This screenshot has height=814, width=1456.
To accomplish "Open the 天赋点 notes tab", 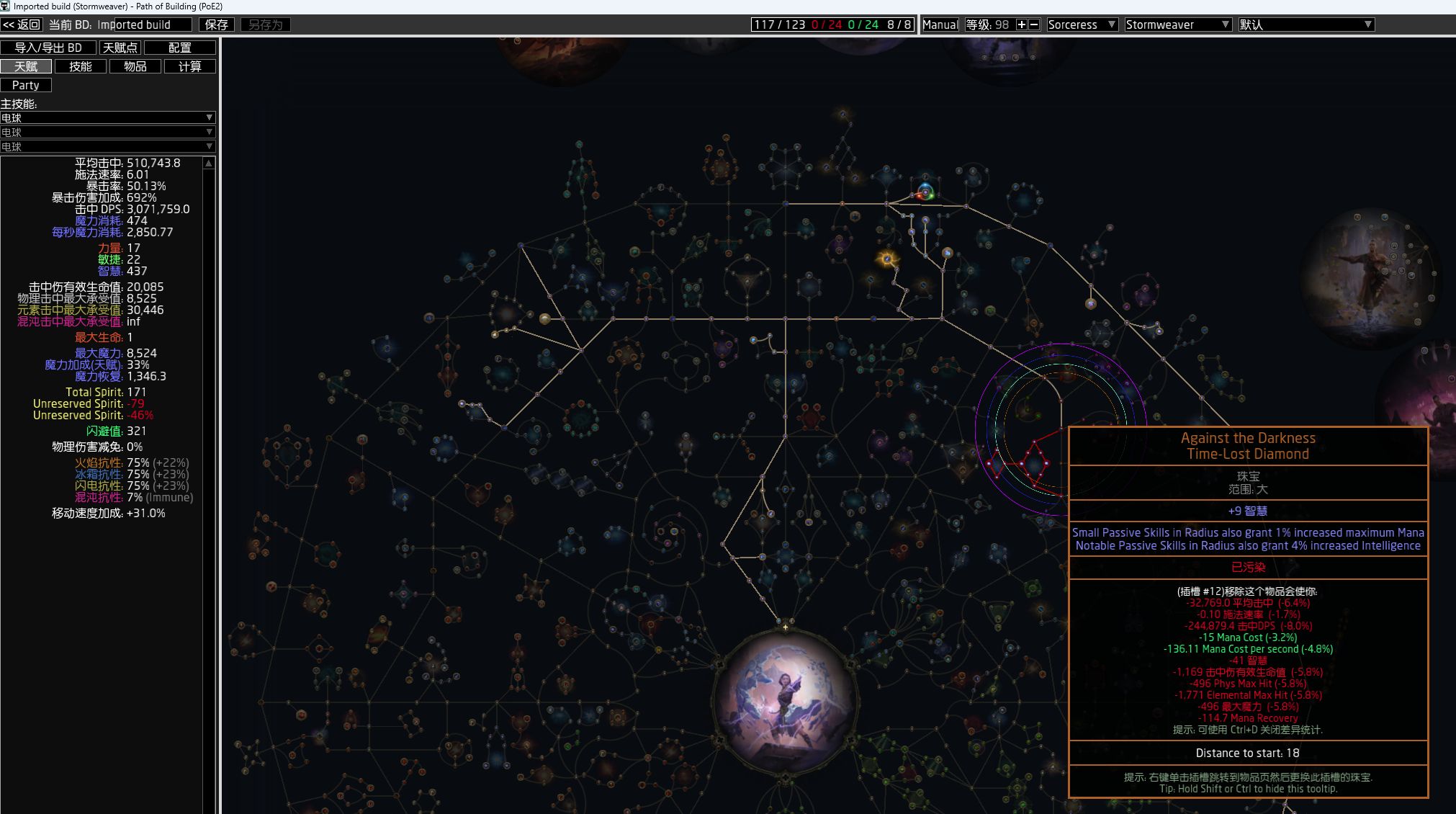I will tap(120, 48).
